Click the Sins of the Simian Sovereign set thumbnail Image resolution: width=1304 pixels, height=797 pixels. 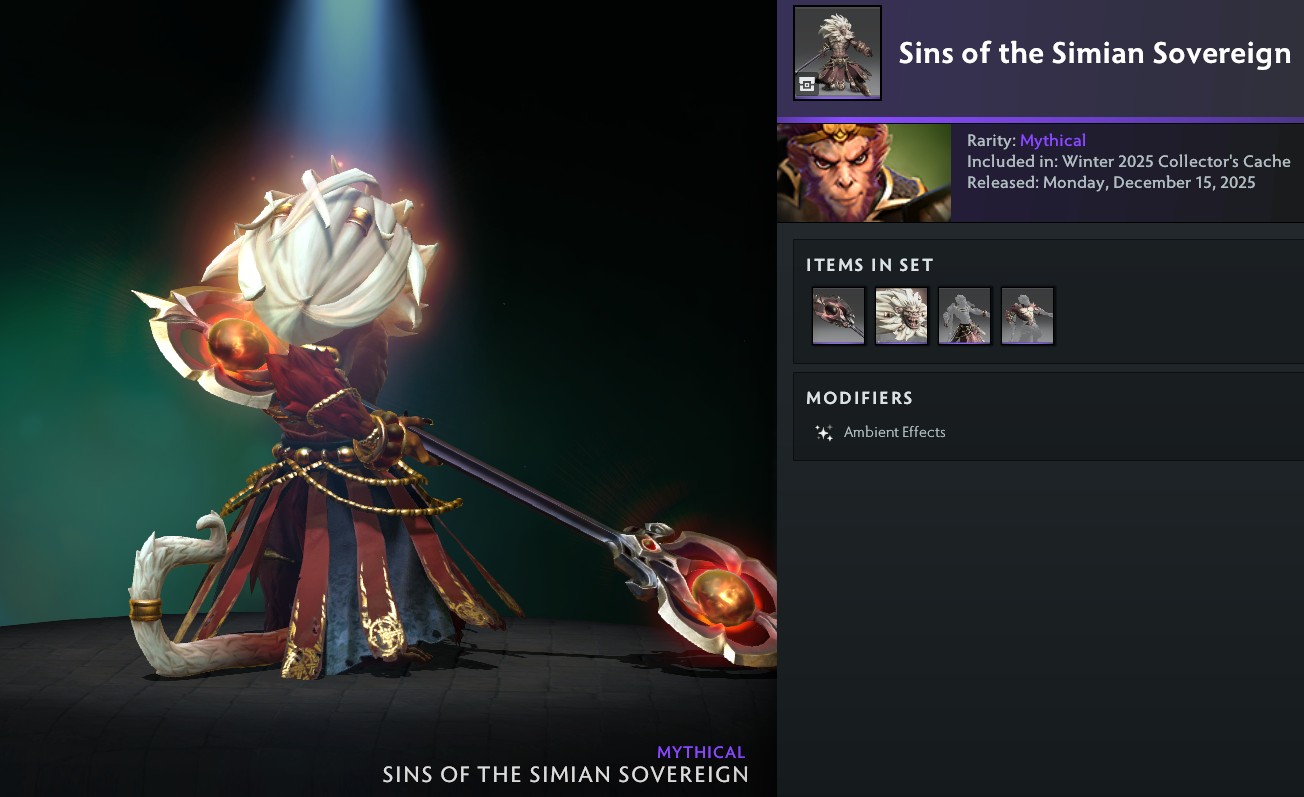click(x=837, y=53)
